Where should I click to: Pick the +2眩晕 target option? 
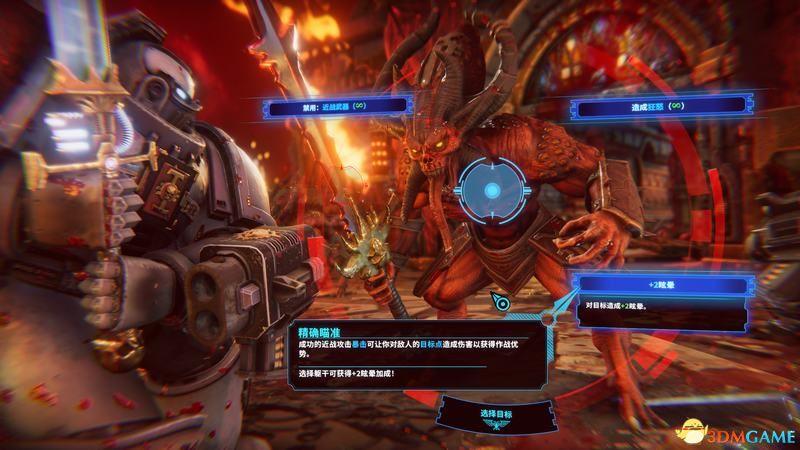(662, 286)
